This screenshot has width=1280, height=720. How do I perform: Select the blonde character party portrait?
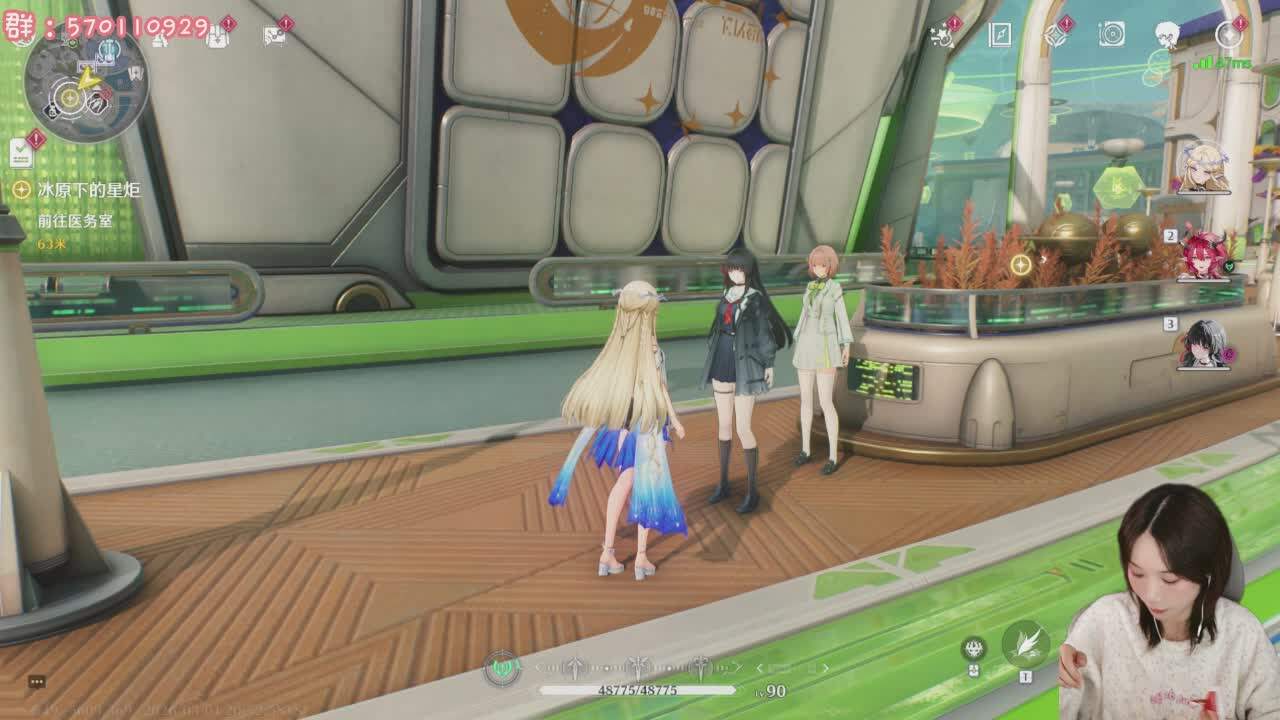point(1203,168)
